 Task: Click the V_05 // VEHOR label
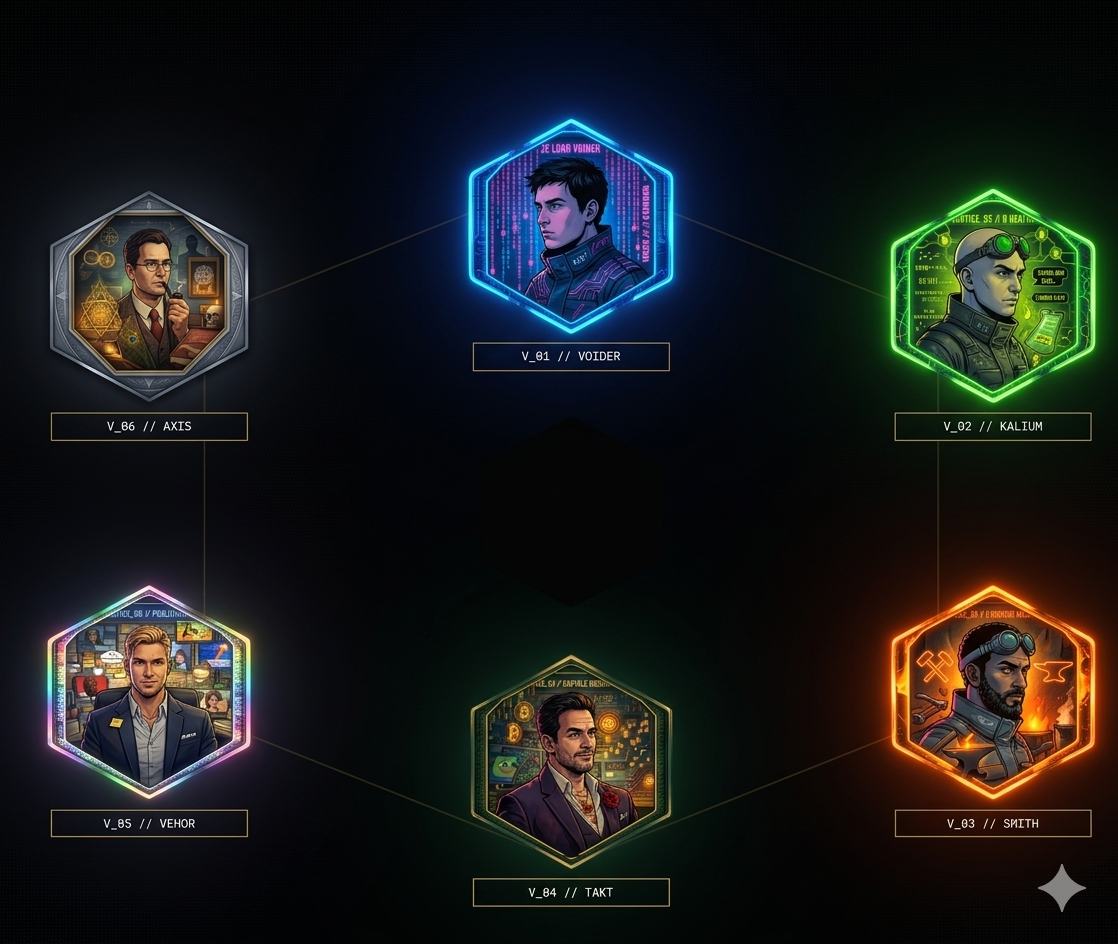pyautogui.click(x=149, y=824)
